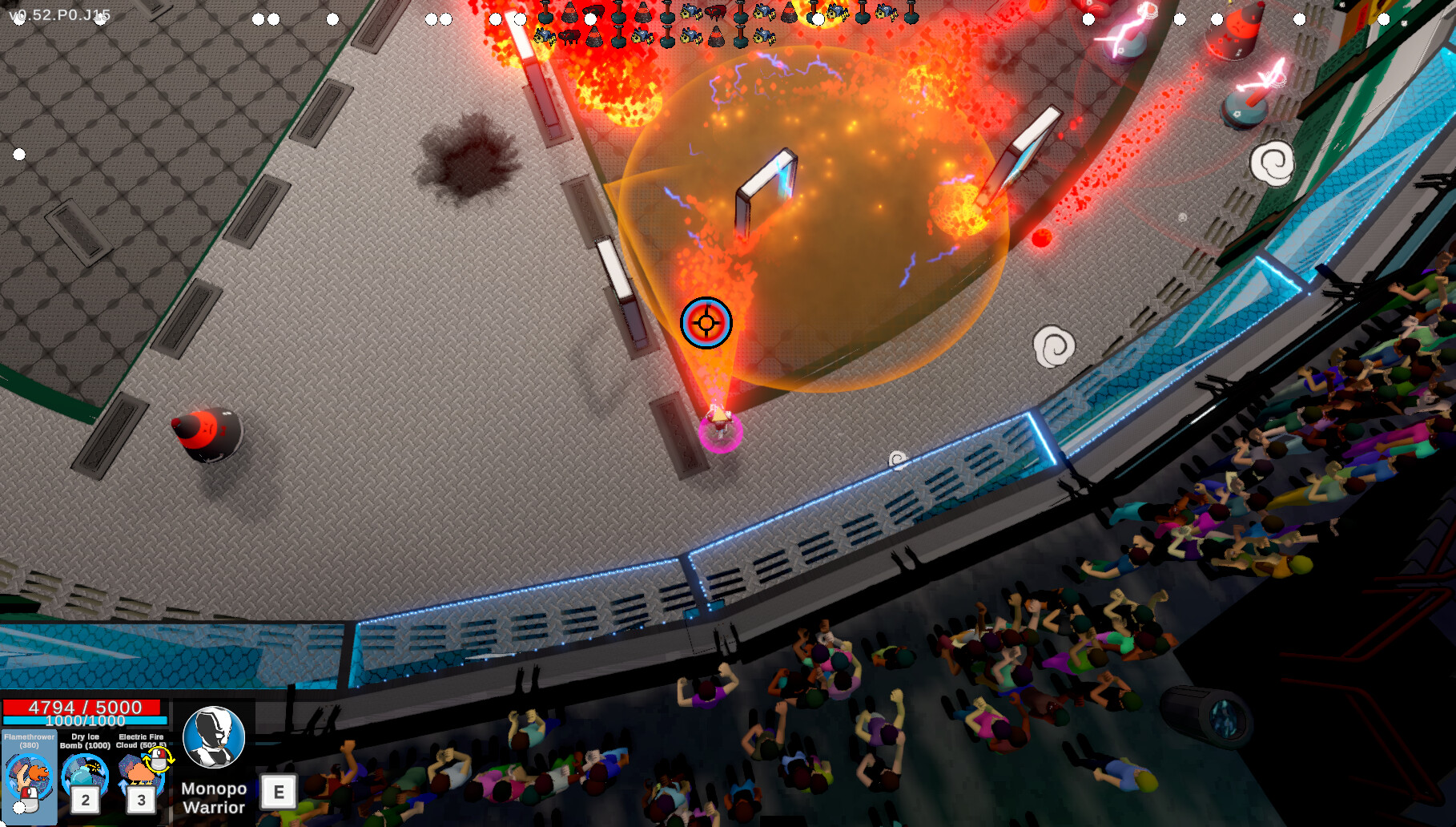Activate the Dry Ice Bomb ability icon

click(86, 772)
